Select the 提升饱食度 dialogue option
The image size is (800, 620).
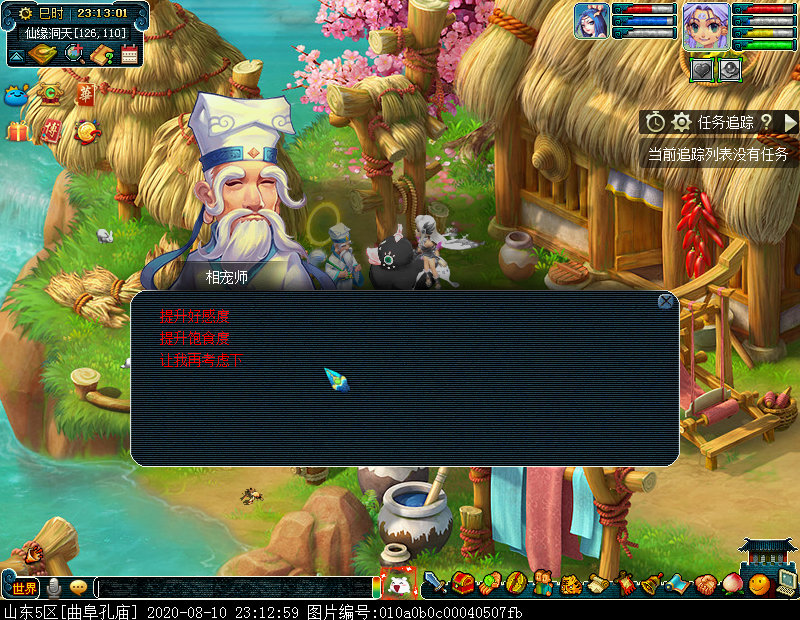(x=201, y=338)
